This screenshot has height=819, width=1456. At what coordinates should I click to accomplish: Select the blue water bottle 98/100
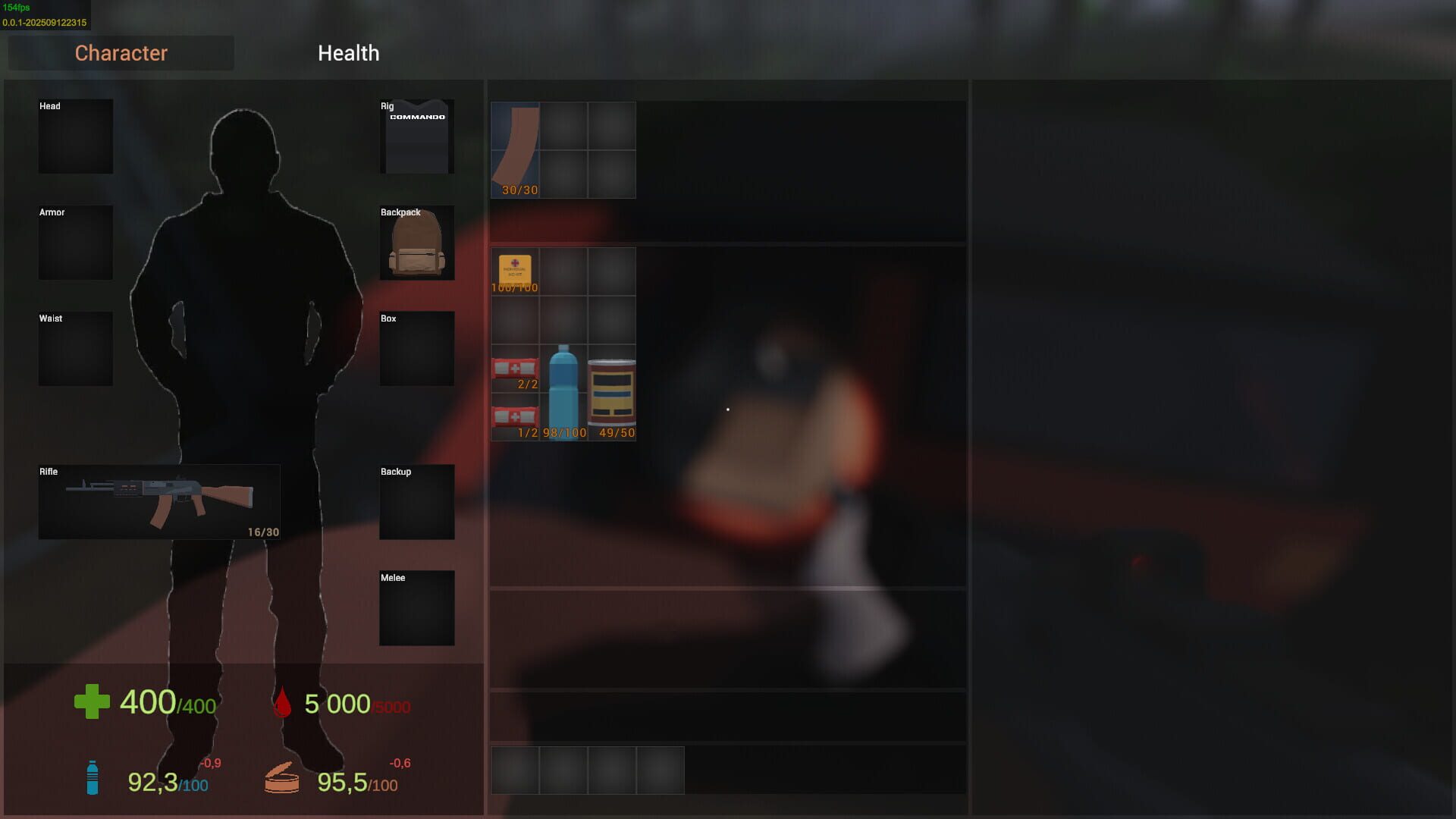coord(563,394)
